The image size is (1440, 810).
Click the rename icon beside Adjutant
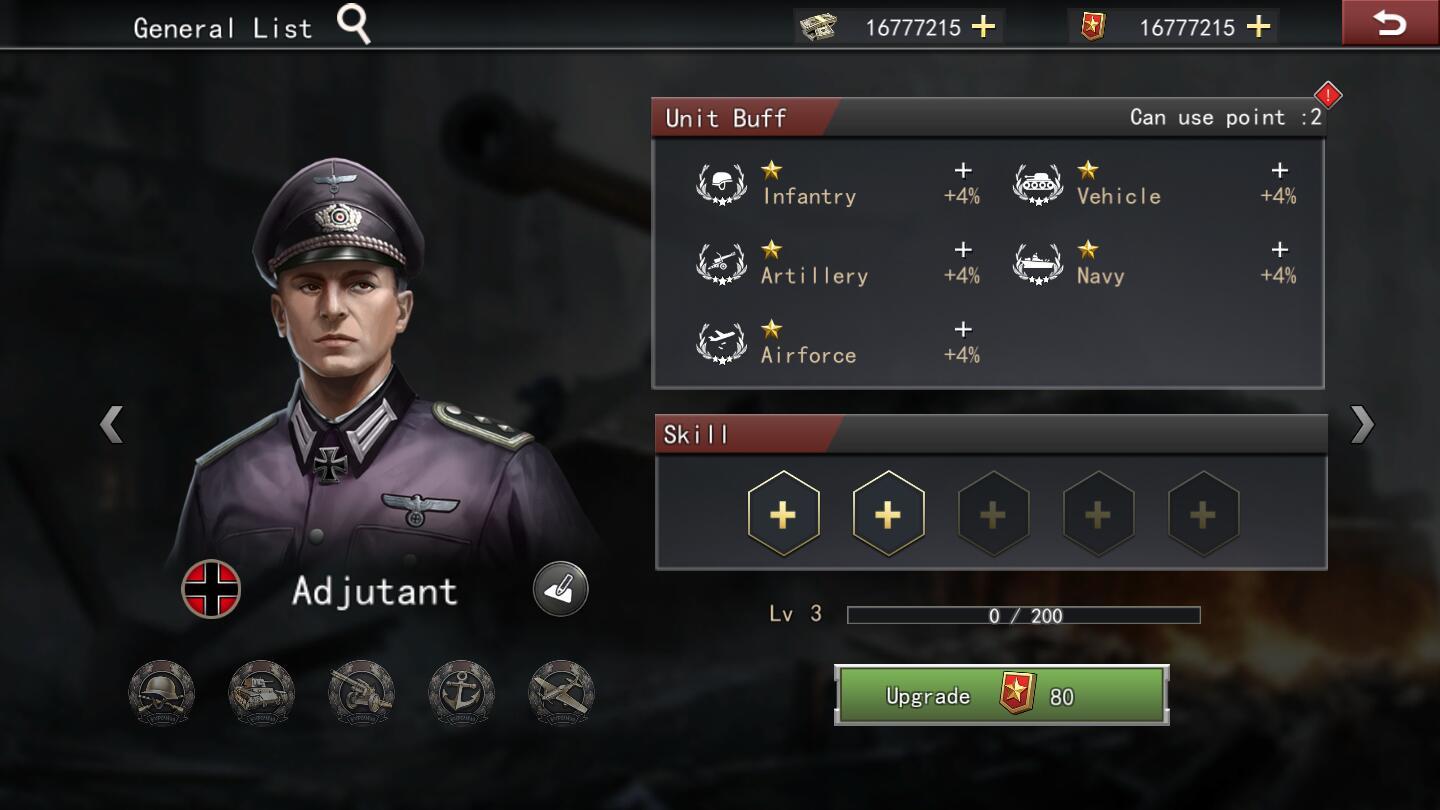tap(560, 589)
